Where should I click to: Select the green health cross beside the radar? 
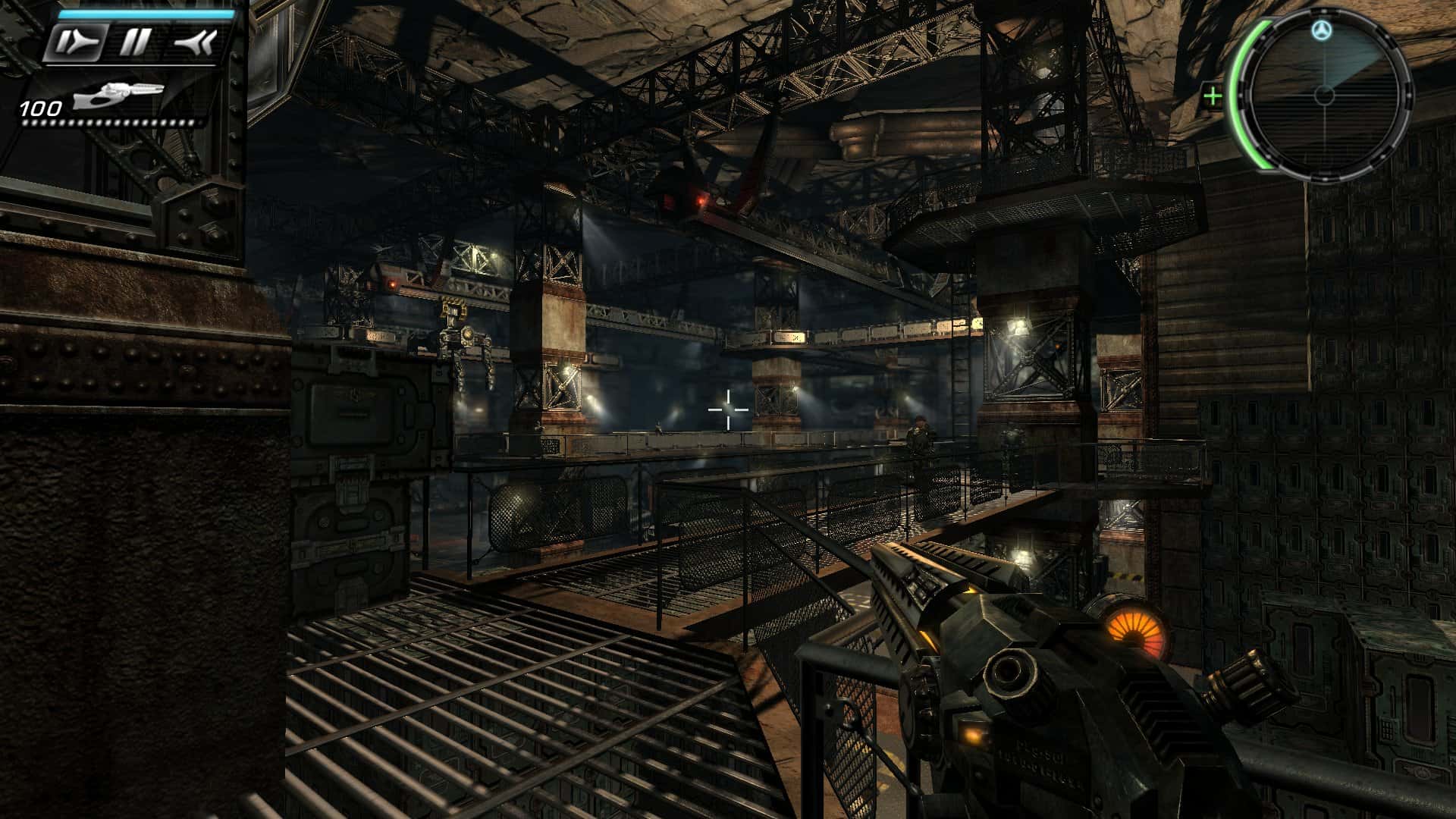[1213, 96]
